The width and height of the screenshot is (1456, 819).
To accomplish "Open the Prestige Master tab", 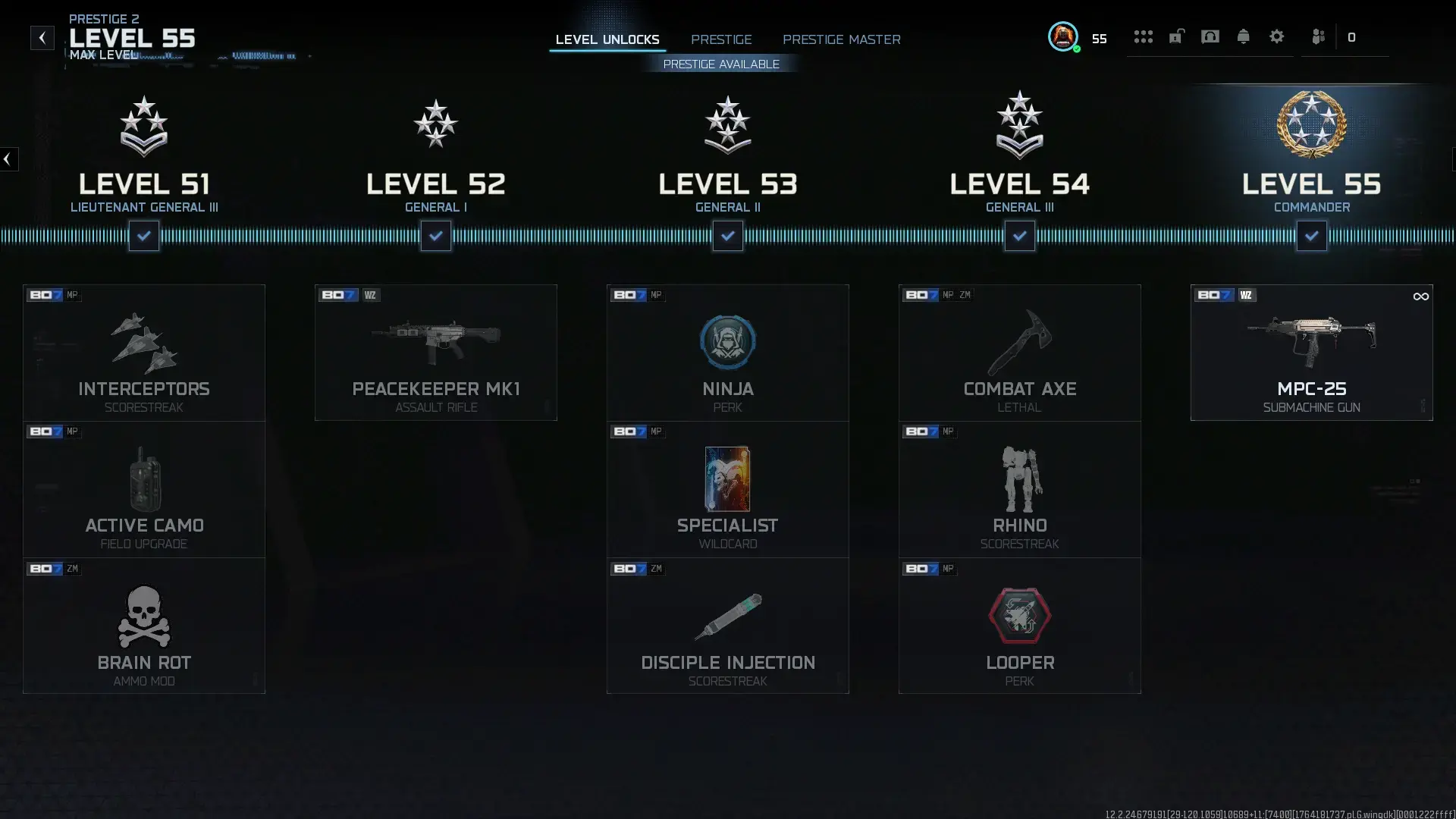I will pyautogui.click(x=842, y=39).
